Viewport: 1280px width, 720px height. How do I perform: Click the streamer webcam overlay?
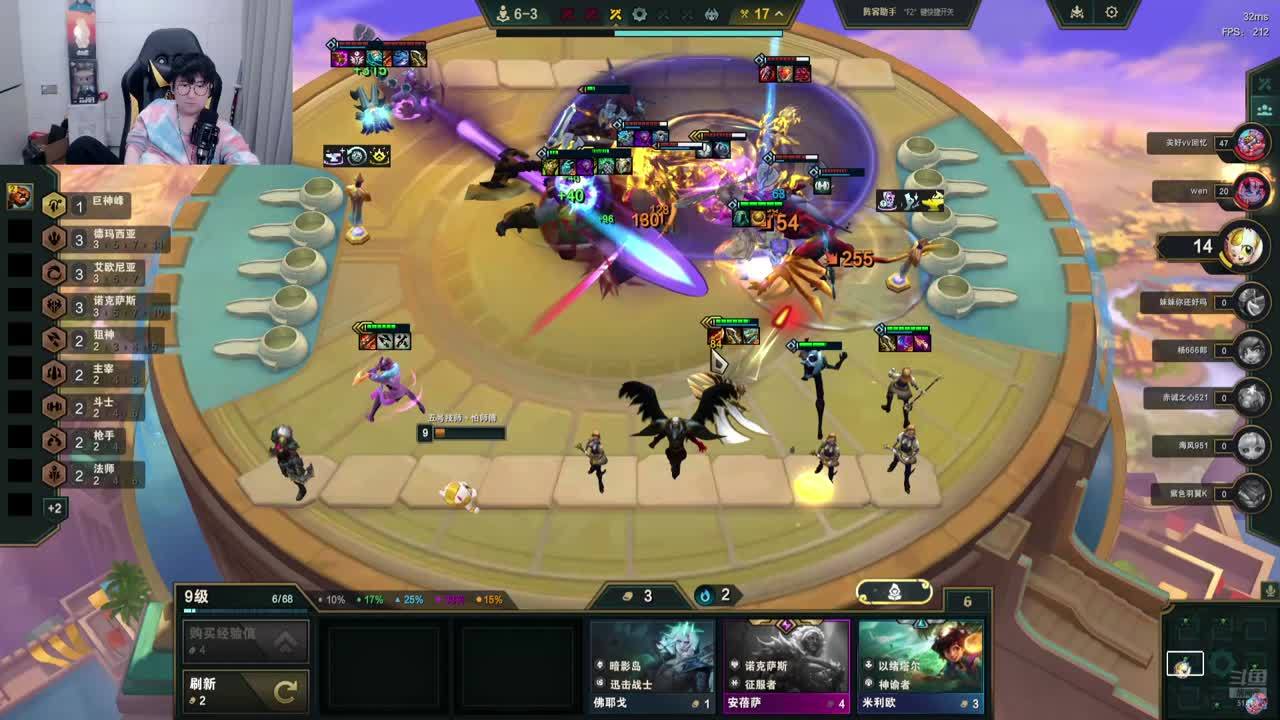point(146,82)
